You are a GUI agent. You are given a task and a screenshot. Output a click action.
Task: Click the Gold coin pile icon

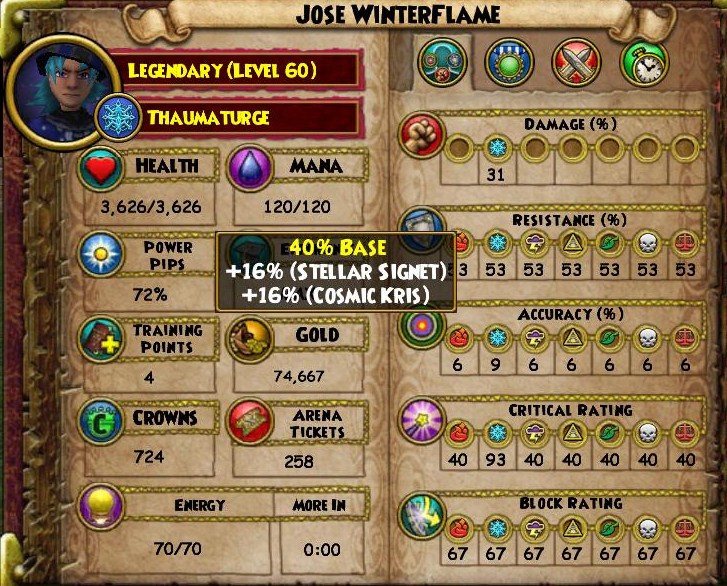251,337
